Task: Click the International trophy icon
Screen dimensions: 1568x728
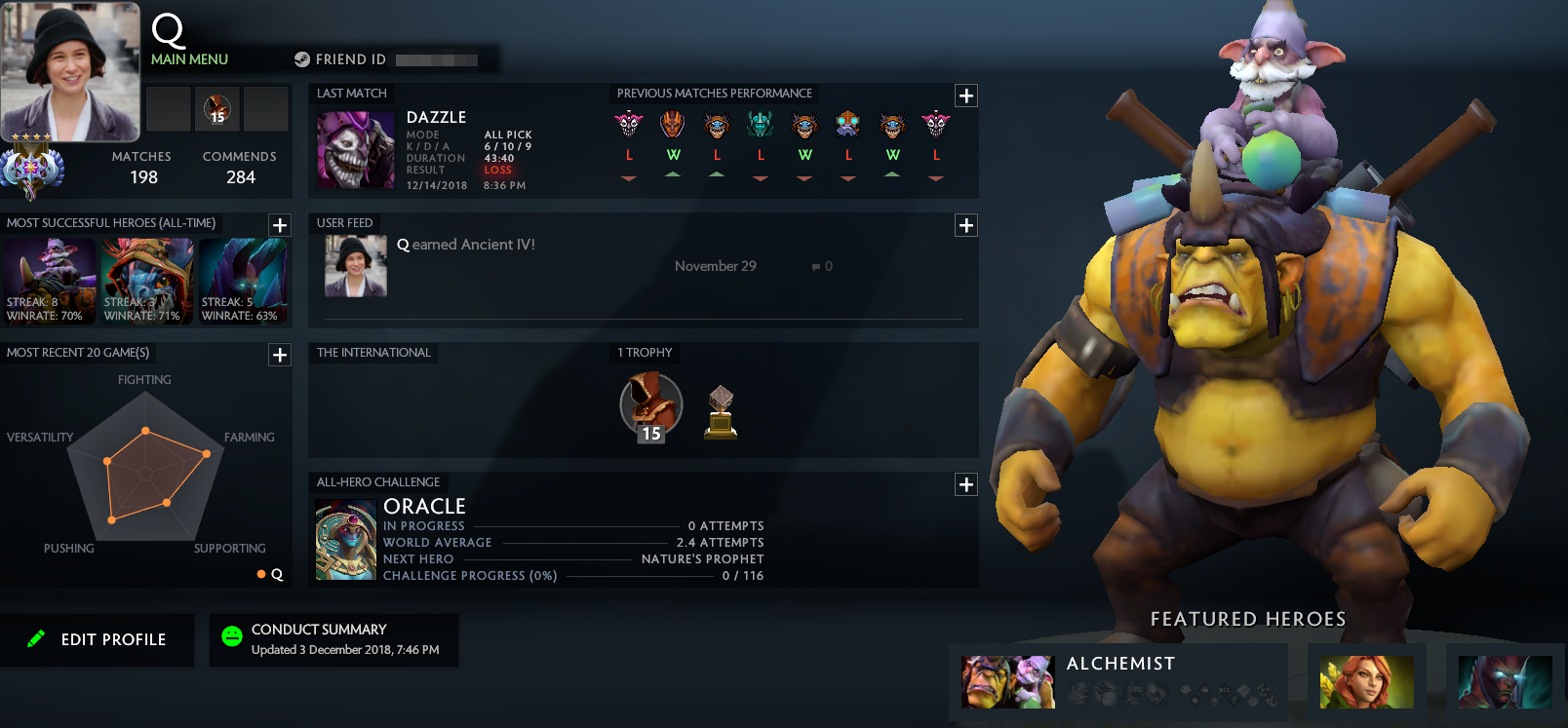Action: click(720, 409)
